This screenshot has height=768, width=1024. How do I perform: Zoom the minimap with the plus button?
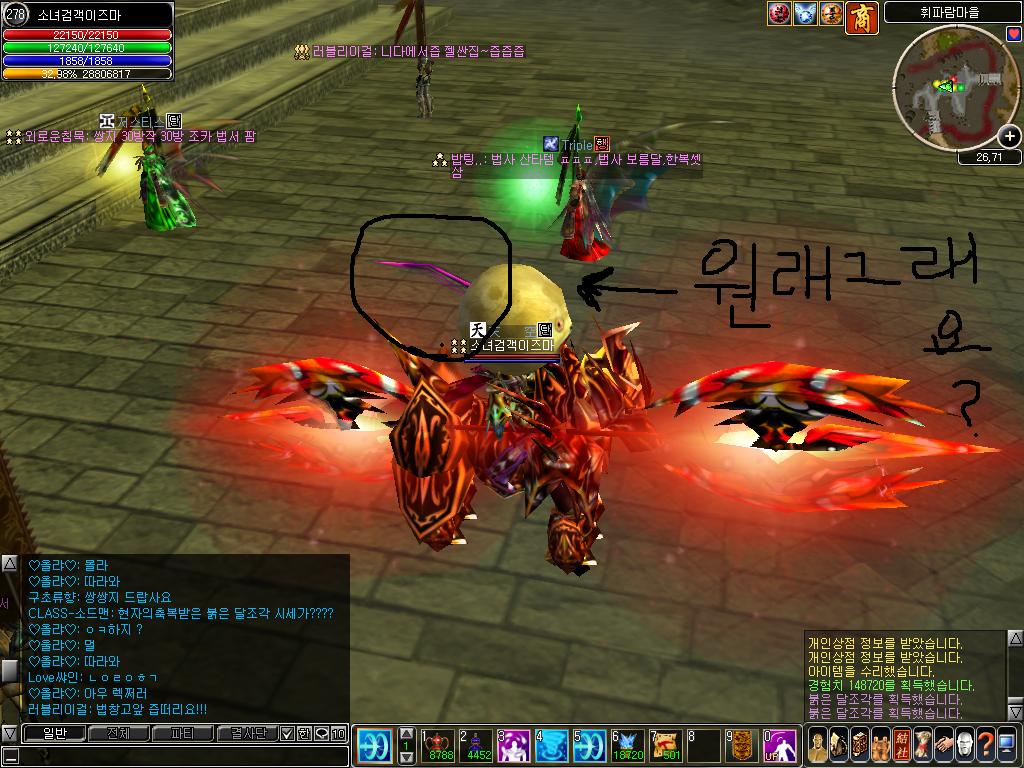[1010, 137]
